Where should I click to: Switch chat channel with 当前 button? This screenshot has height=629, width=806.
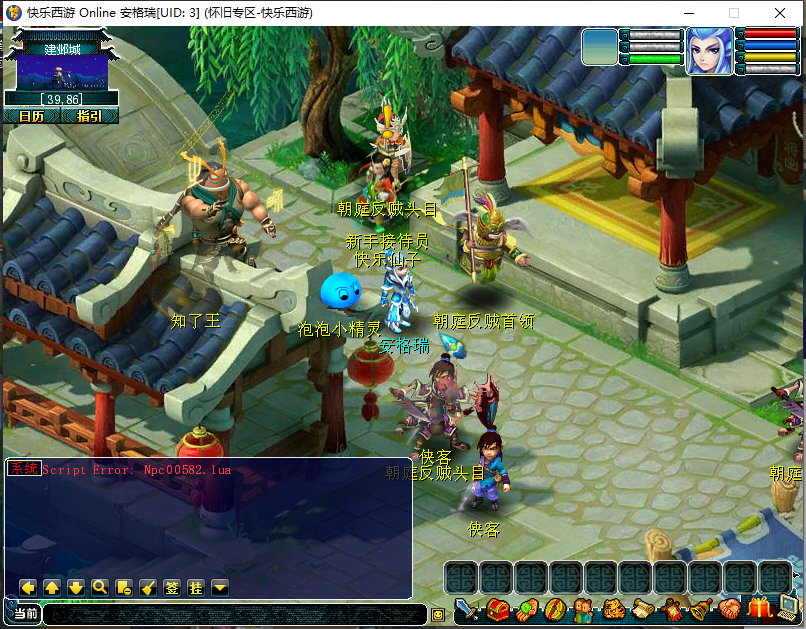pos(25,613)
